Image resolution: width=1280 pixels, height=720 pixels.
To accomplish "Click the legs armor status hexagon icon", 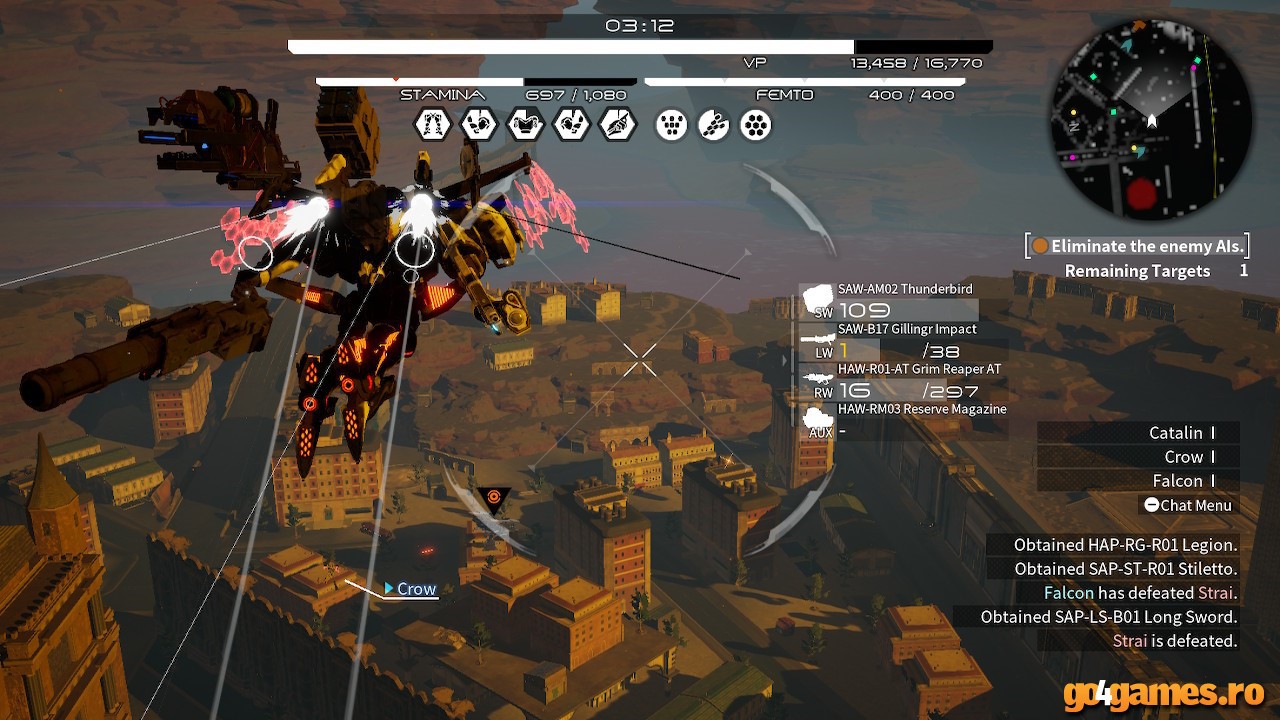I will point(433,125).
